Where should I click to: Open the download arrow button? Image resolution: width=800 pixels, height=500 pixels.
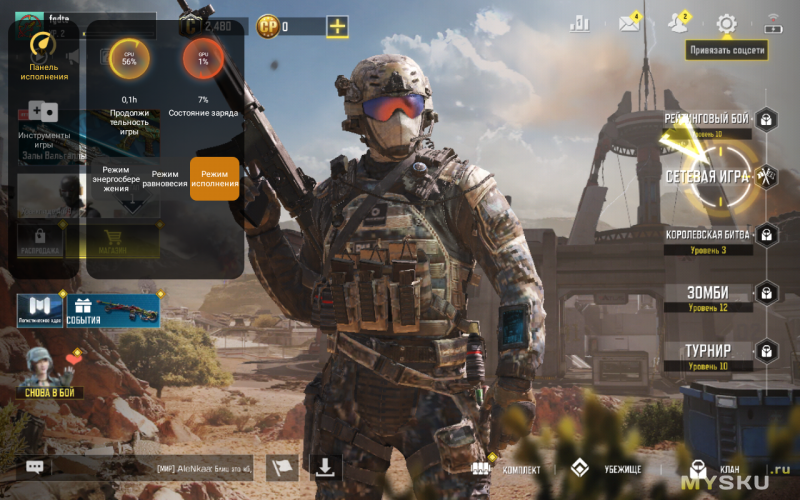pyautogui.click(x=326, y=467)
